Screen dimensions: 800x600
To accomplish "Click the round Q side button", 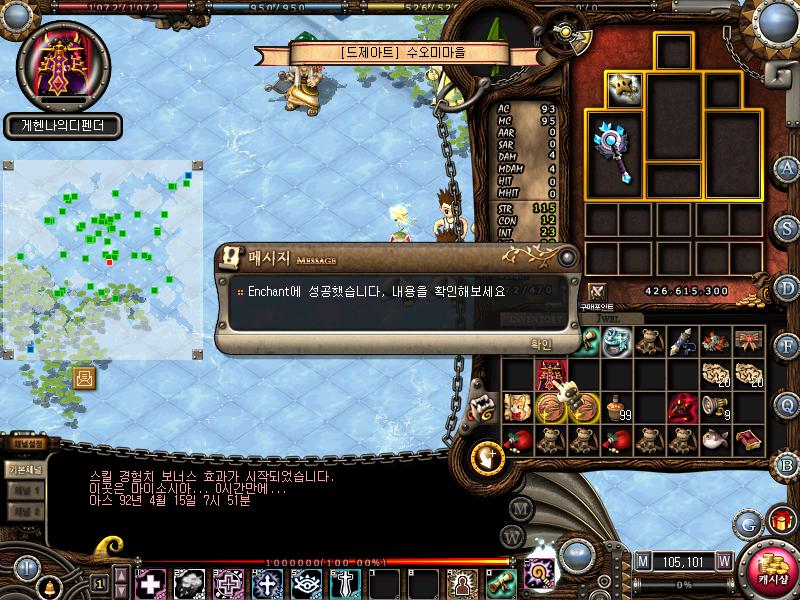I will [x=788, y=404].
